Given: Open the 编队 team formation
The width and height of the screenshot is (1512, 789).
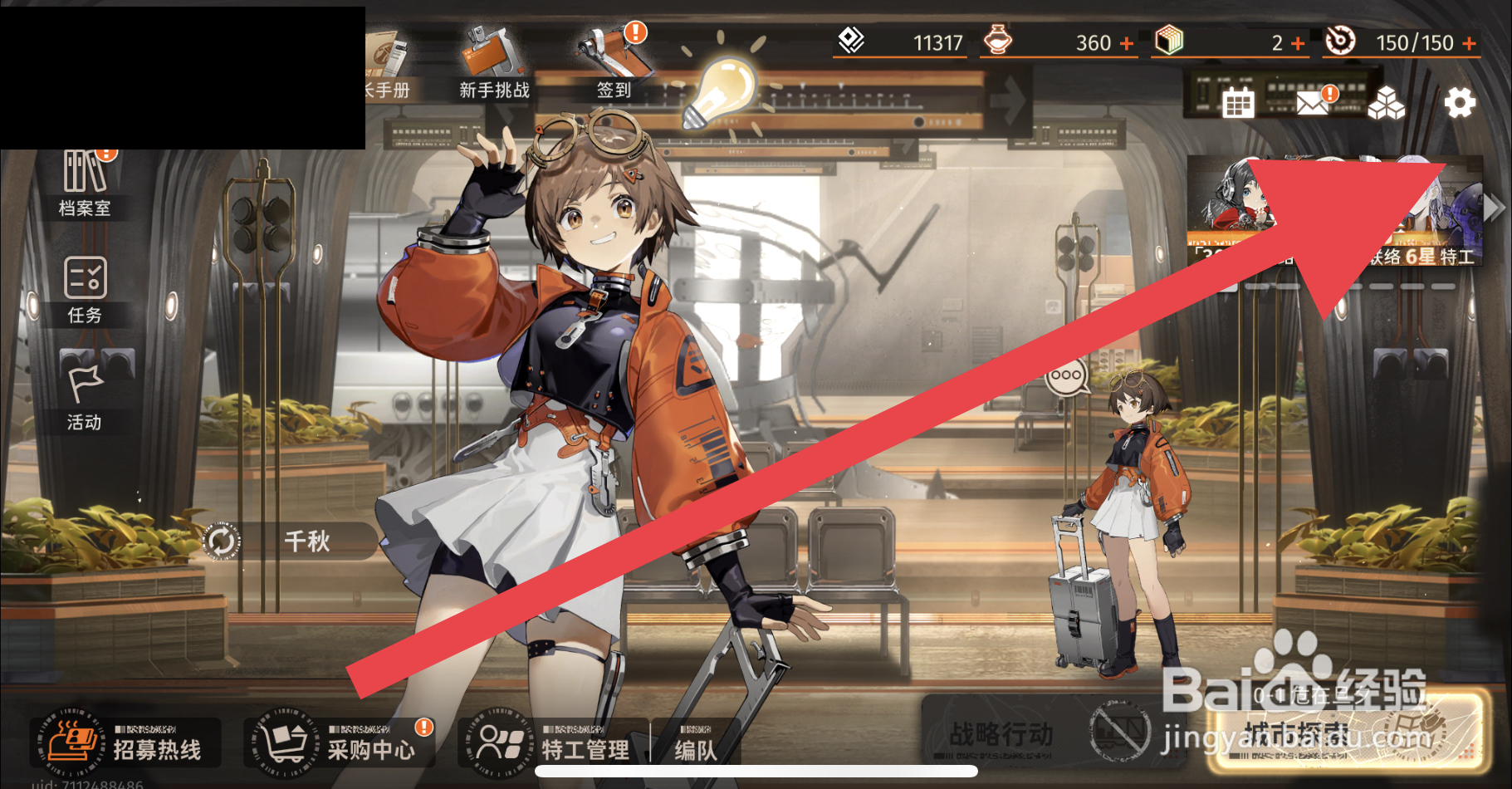Looking at the screenshot, I should 694,747.
